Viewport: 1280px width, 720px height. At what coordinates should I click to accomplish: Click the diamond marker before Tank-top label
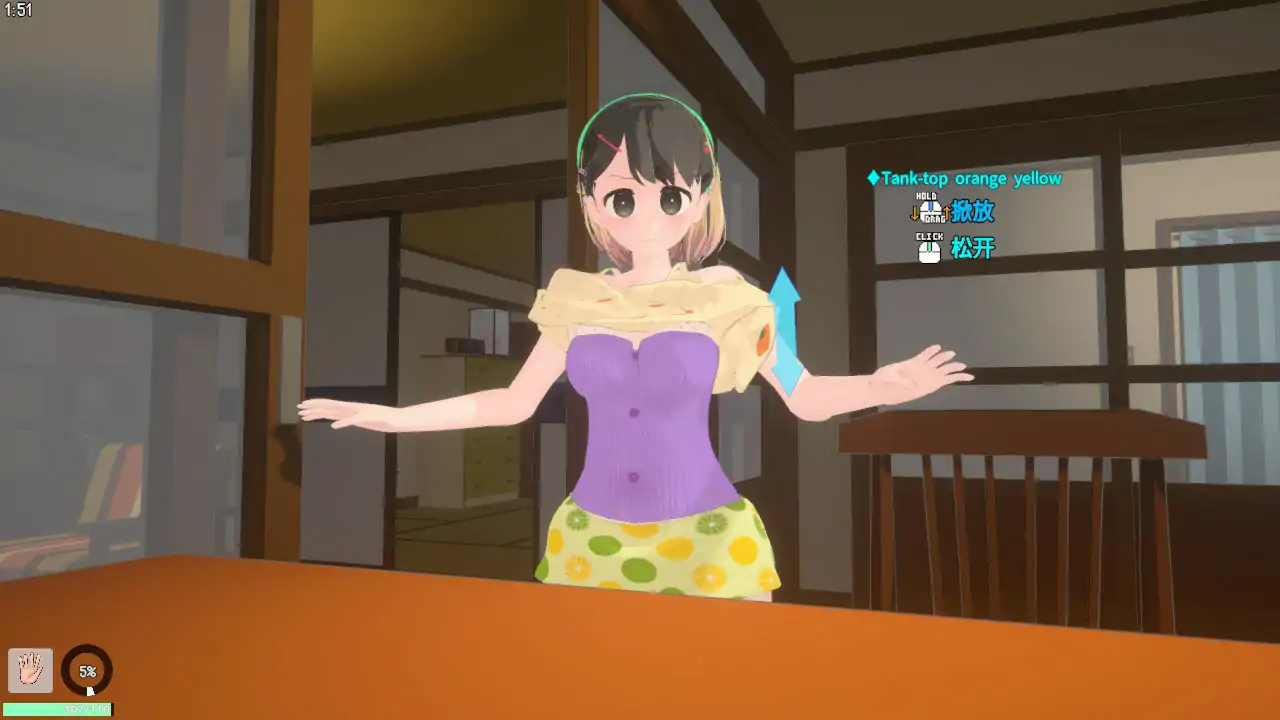tap(873, 177)
